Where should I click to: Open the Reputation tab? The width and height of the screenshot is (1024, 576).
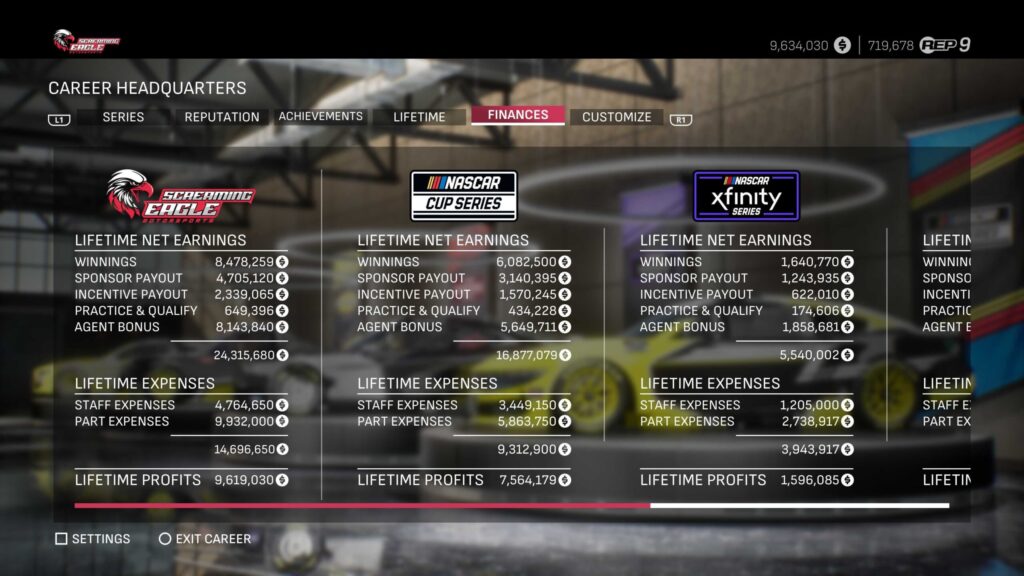221,117
